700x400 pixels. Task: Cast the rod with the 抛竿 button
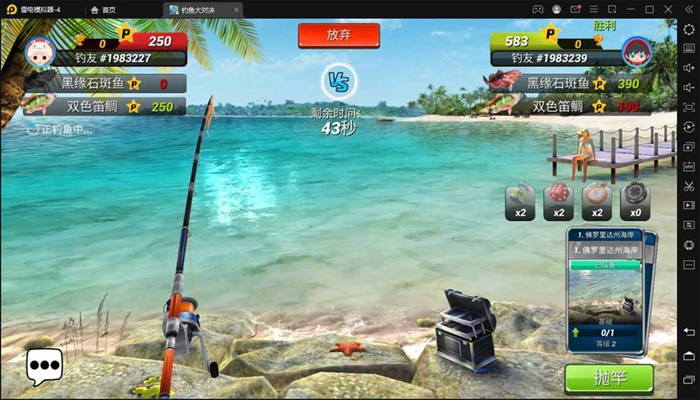coord(608,378)
